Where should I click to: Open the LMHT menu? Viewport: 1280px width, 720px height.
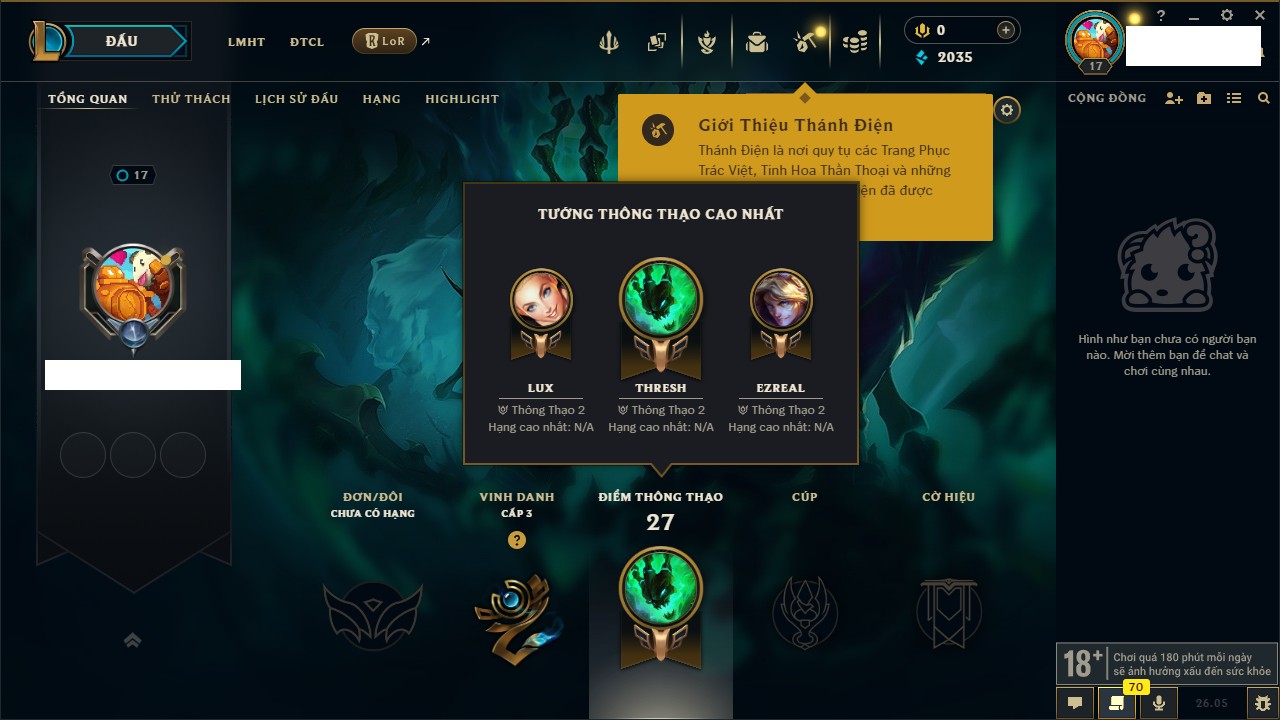coord(246,42)
